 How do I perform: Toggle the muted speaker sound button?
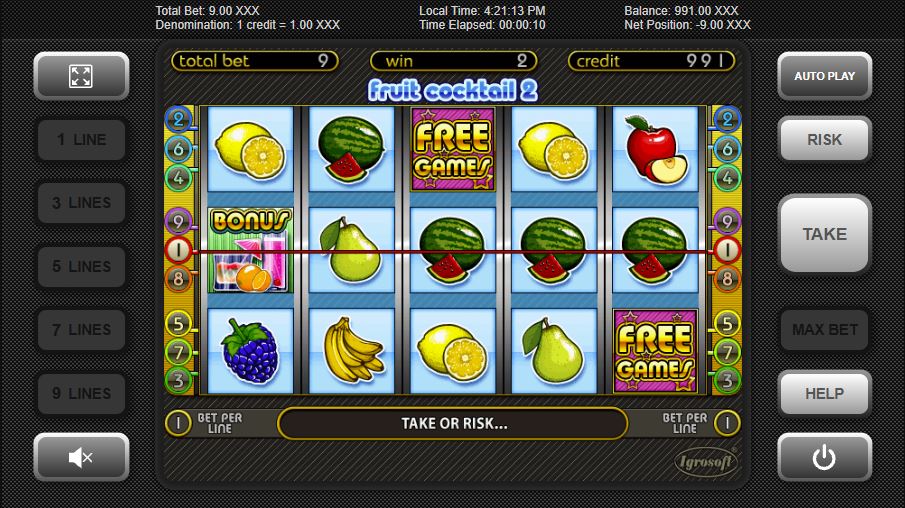click(x=81, y=457)
